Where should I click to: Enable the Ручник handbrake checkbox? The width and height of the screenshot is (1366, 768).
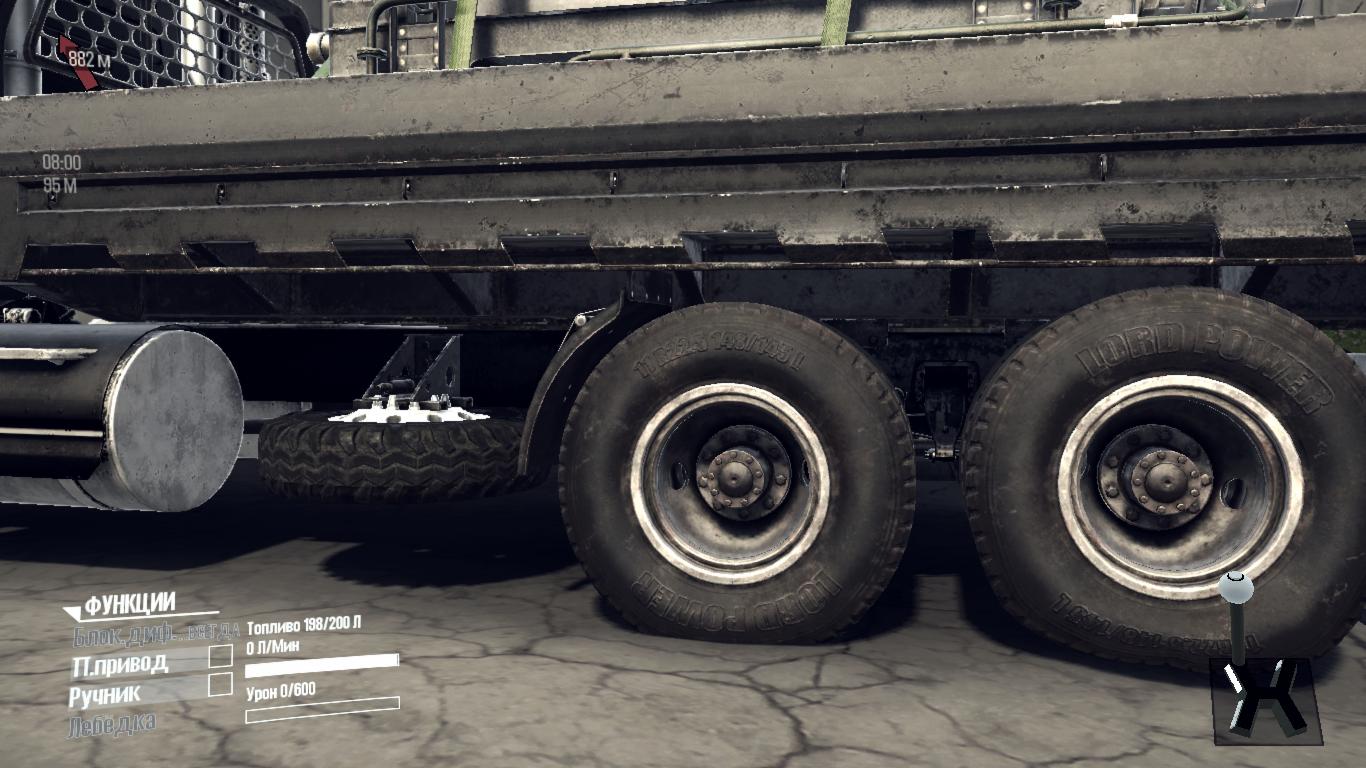(220, 685)
